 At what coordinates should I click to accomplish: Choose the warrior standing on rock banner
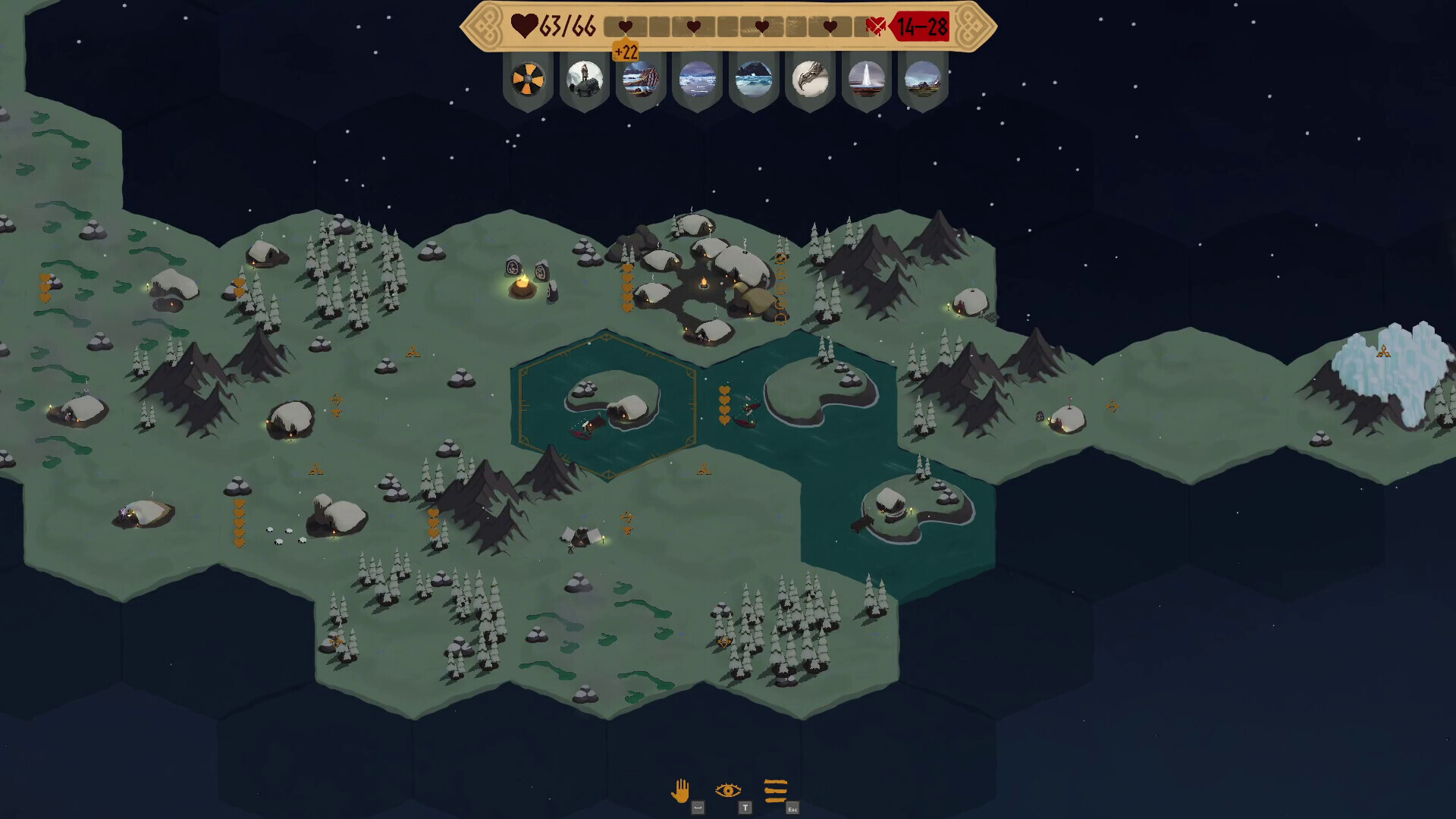click(x=585, y=79)
